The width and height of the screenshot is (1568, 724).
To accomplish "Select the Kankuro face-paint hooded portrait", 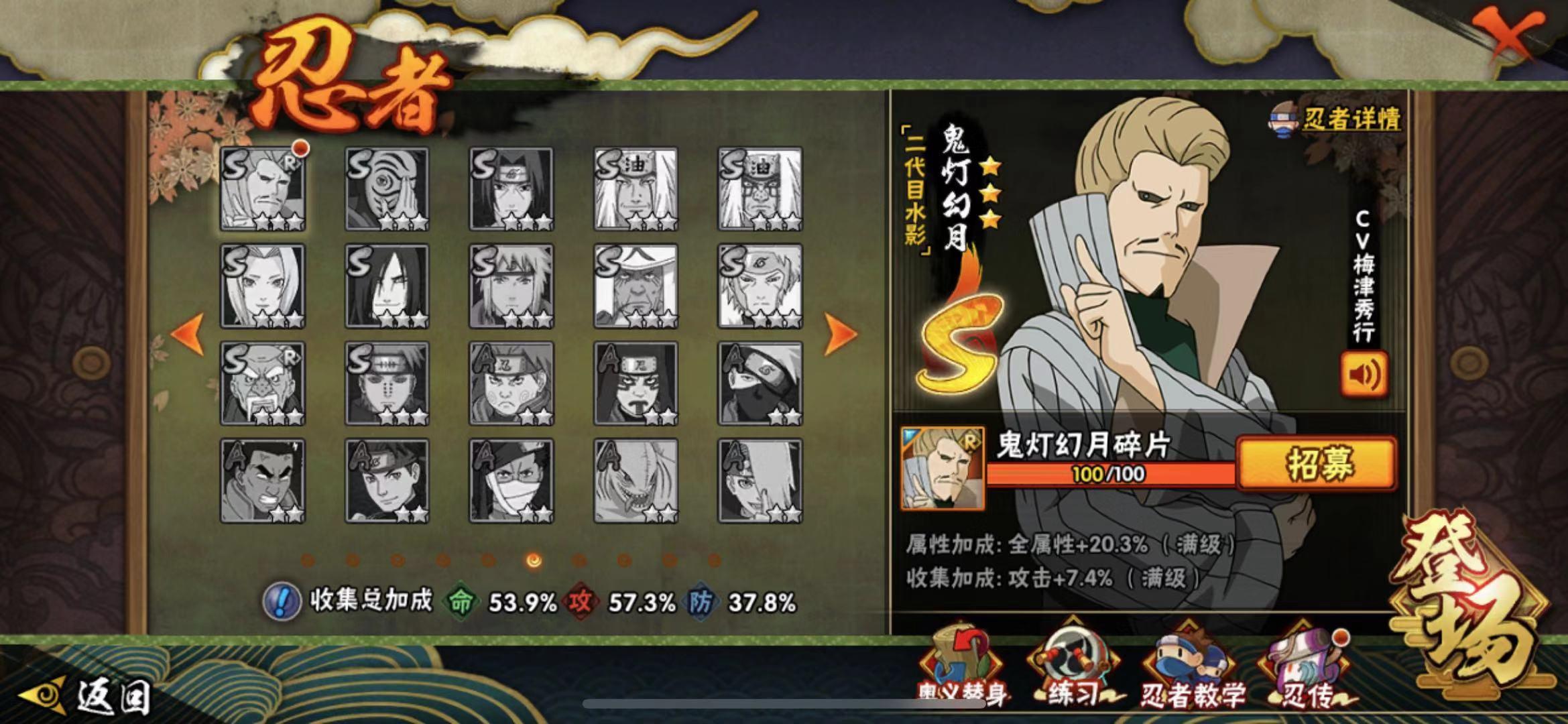I will click(x=636, y=383).
